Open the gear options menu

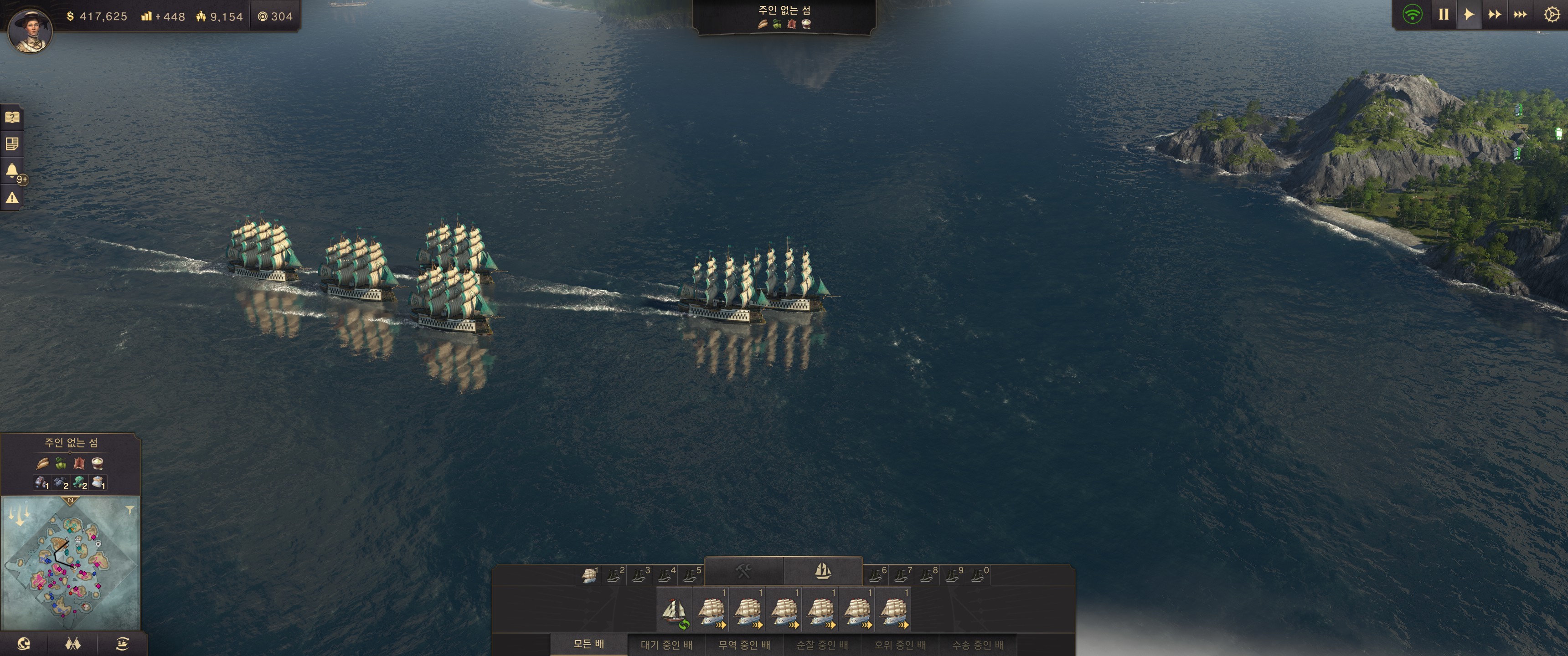pyautogui.click(x=1552, y=15)
